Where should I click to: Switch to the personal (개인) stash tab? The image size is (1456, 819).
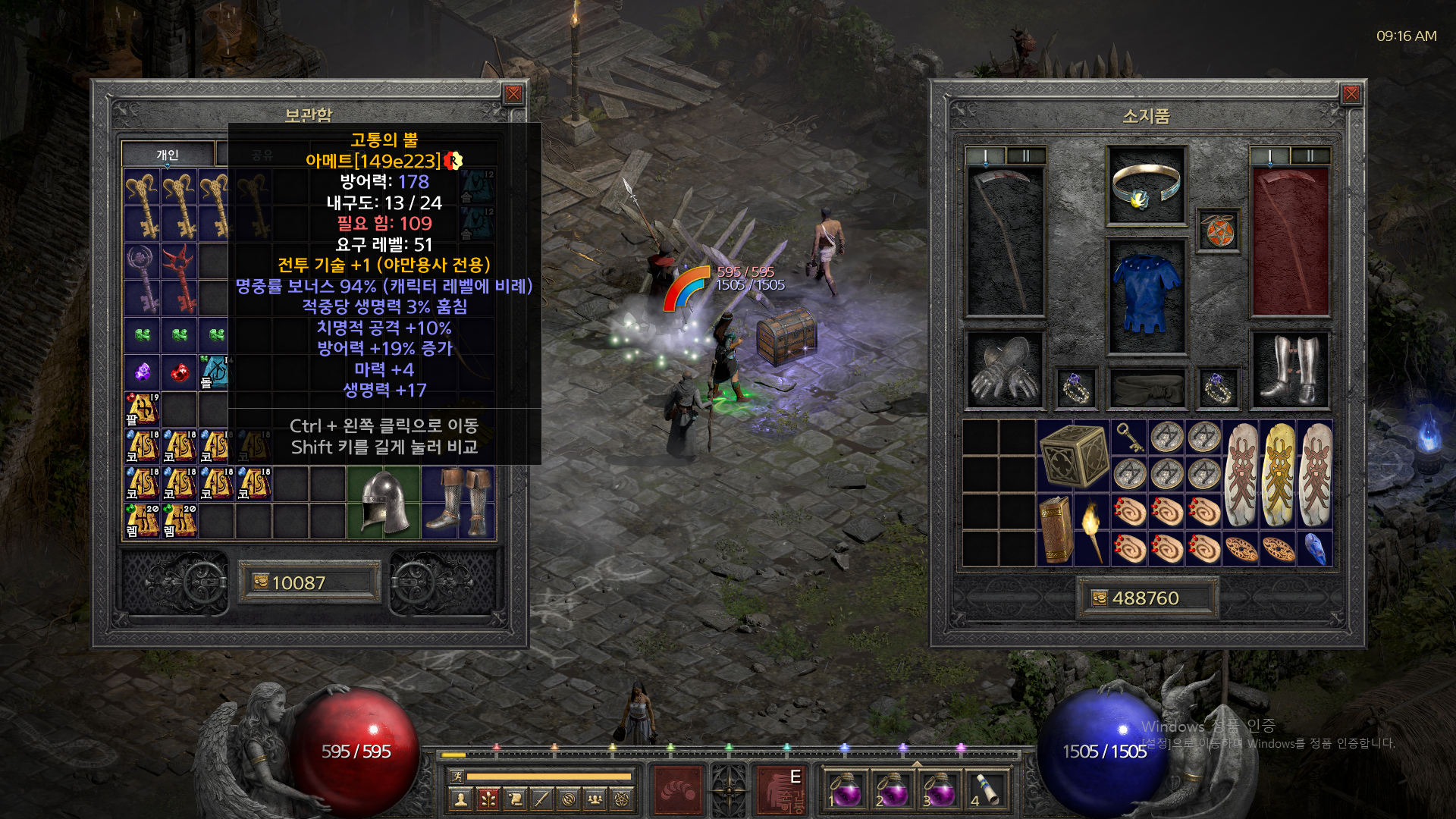coord(168,155)
